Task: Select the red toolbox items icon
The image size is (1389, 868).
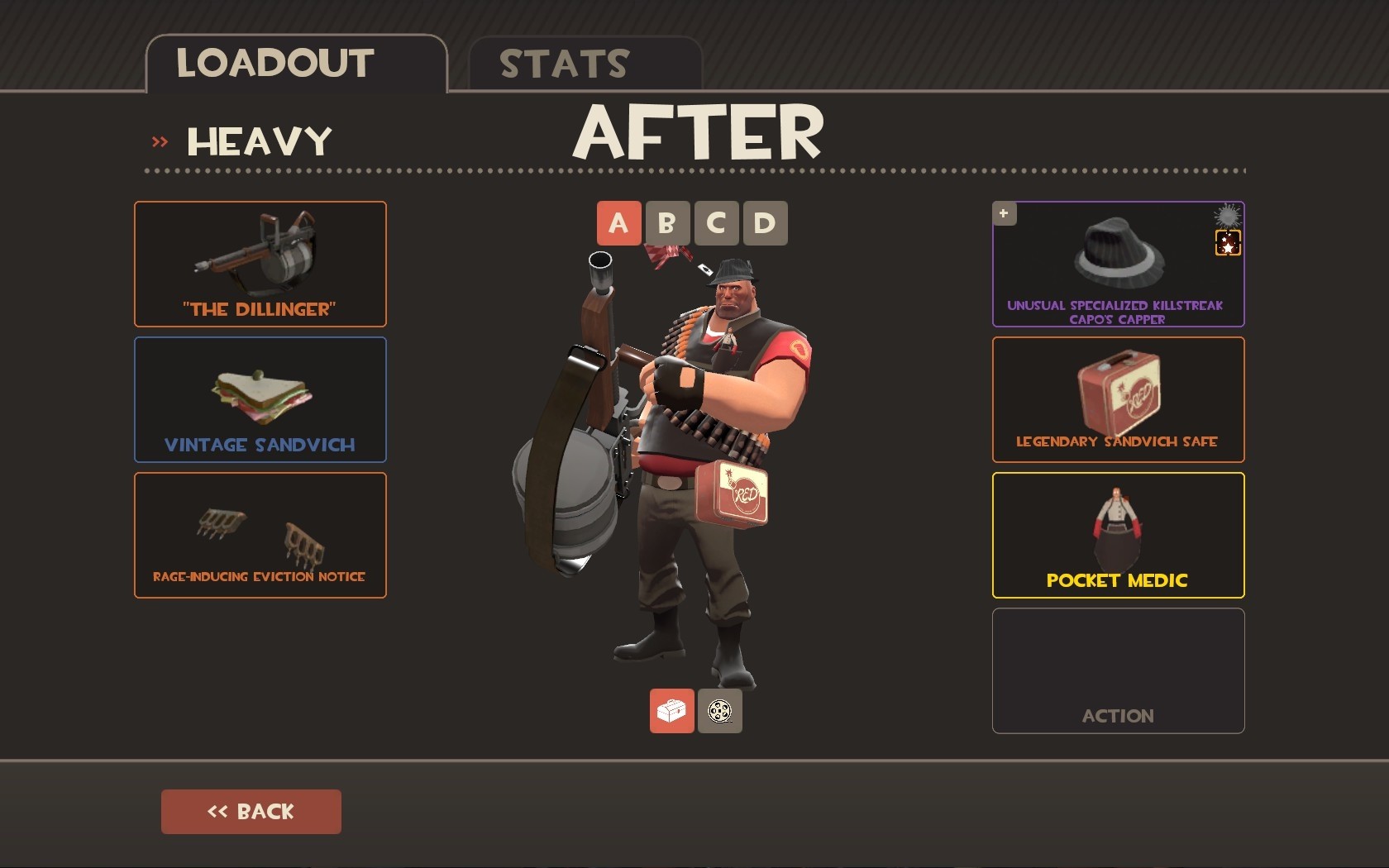Action: click(671, 711)
